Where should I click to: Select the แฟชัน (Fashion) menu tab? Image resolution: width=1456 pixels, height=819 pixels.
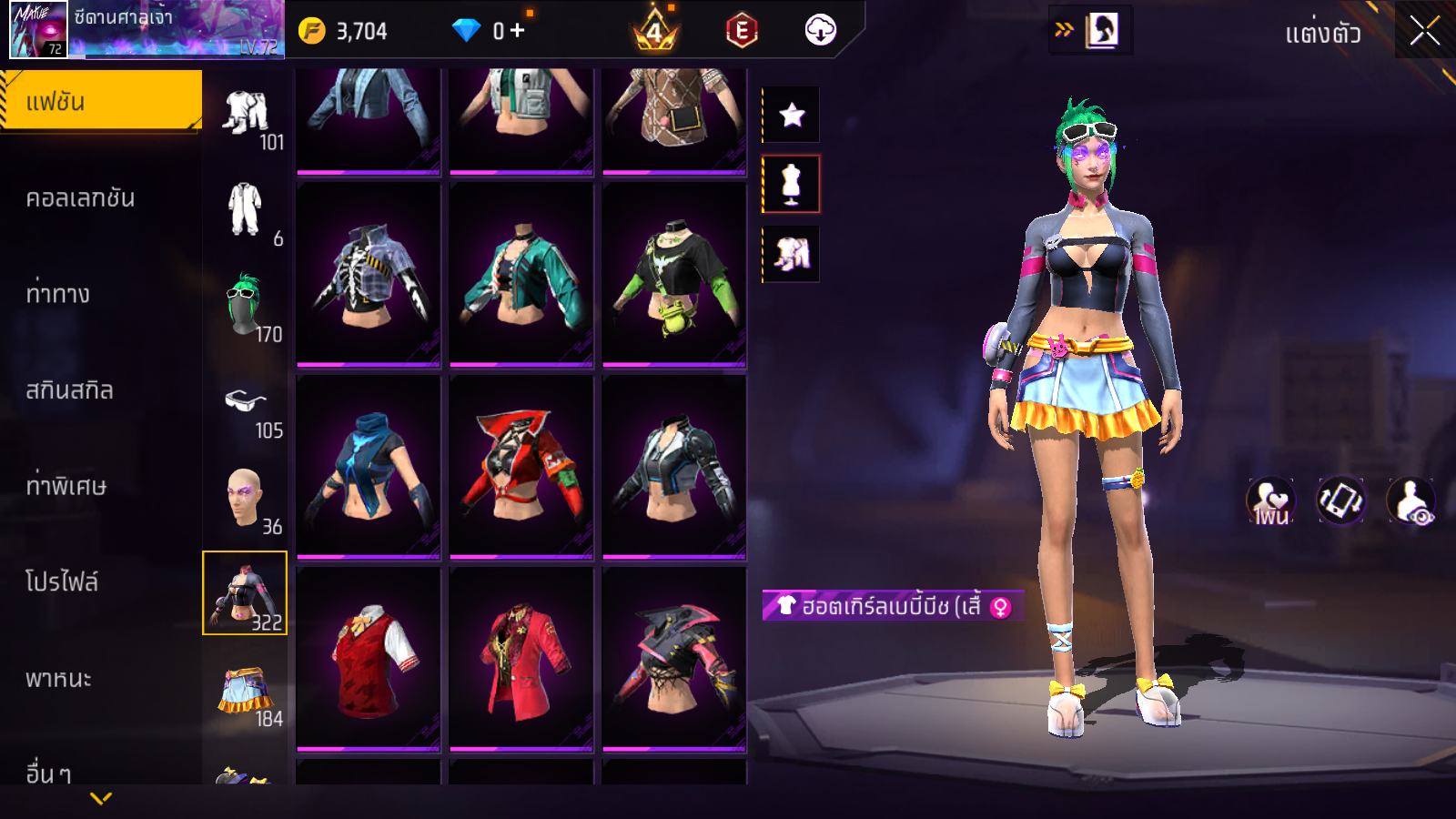point(100,102)
